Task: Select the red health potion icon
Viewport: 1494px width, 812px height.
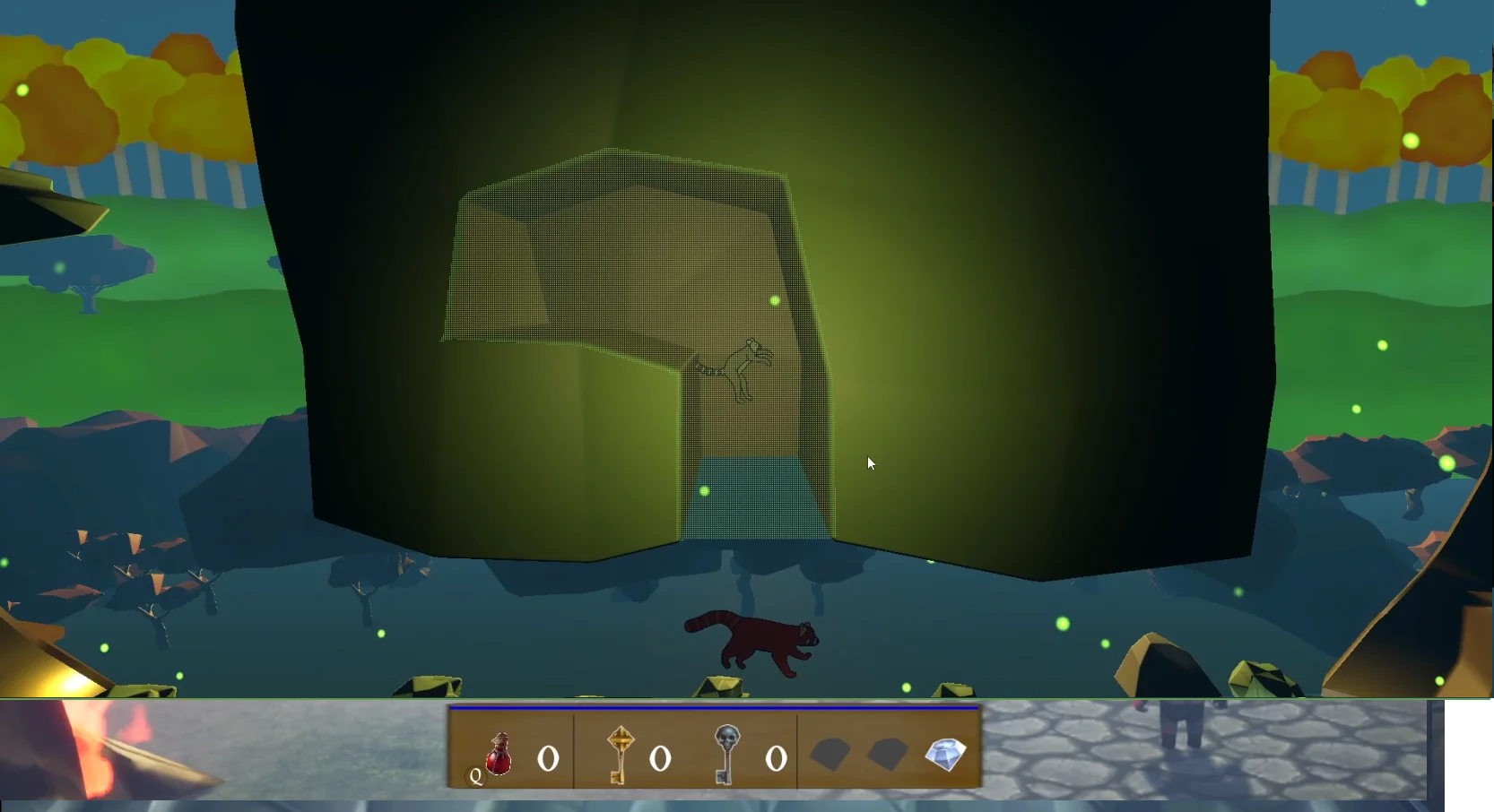Action: tap(499, 755)
